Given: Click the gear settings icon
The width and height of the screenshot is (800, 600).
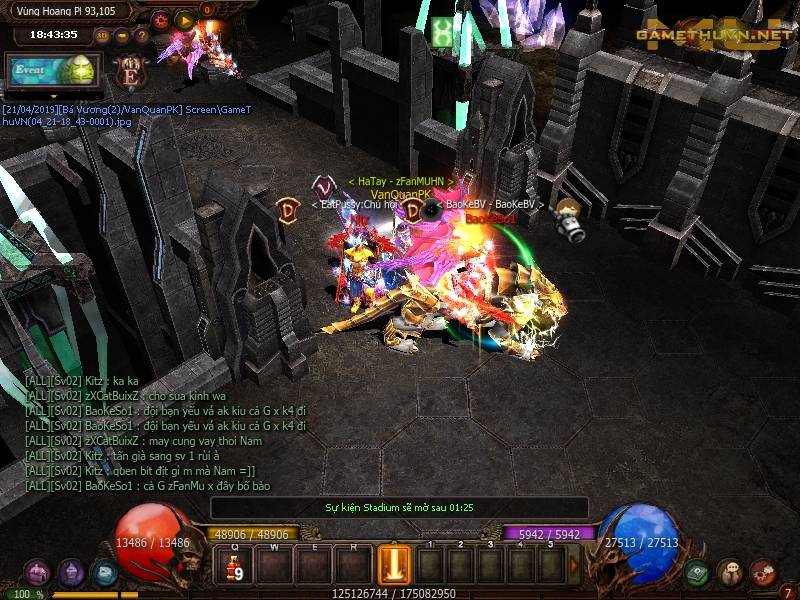Looking at the screenshot, I should [163, 19].
